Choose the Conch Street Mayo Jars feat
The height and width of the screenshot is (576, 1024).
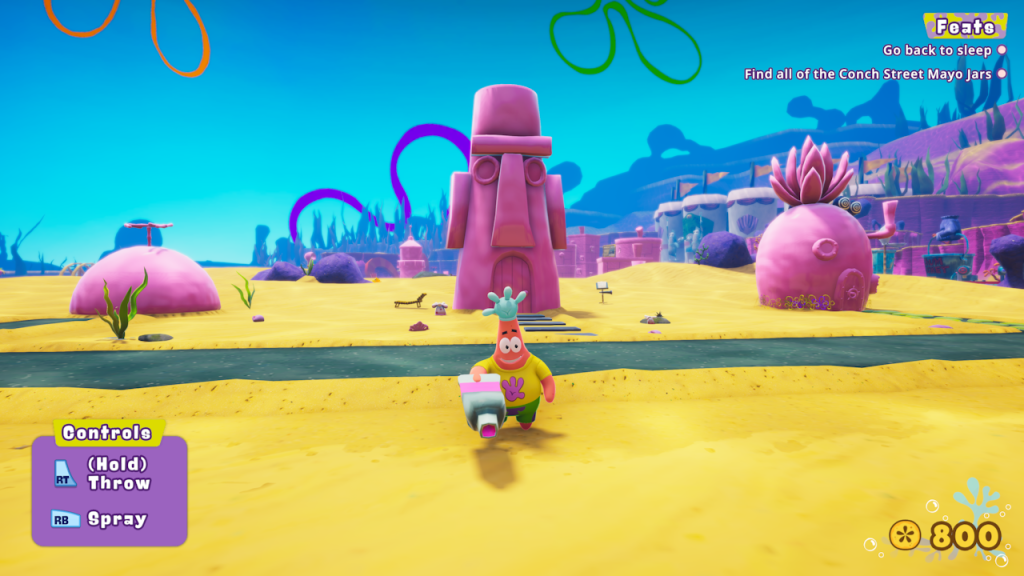pos(867,74)
